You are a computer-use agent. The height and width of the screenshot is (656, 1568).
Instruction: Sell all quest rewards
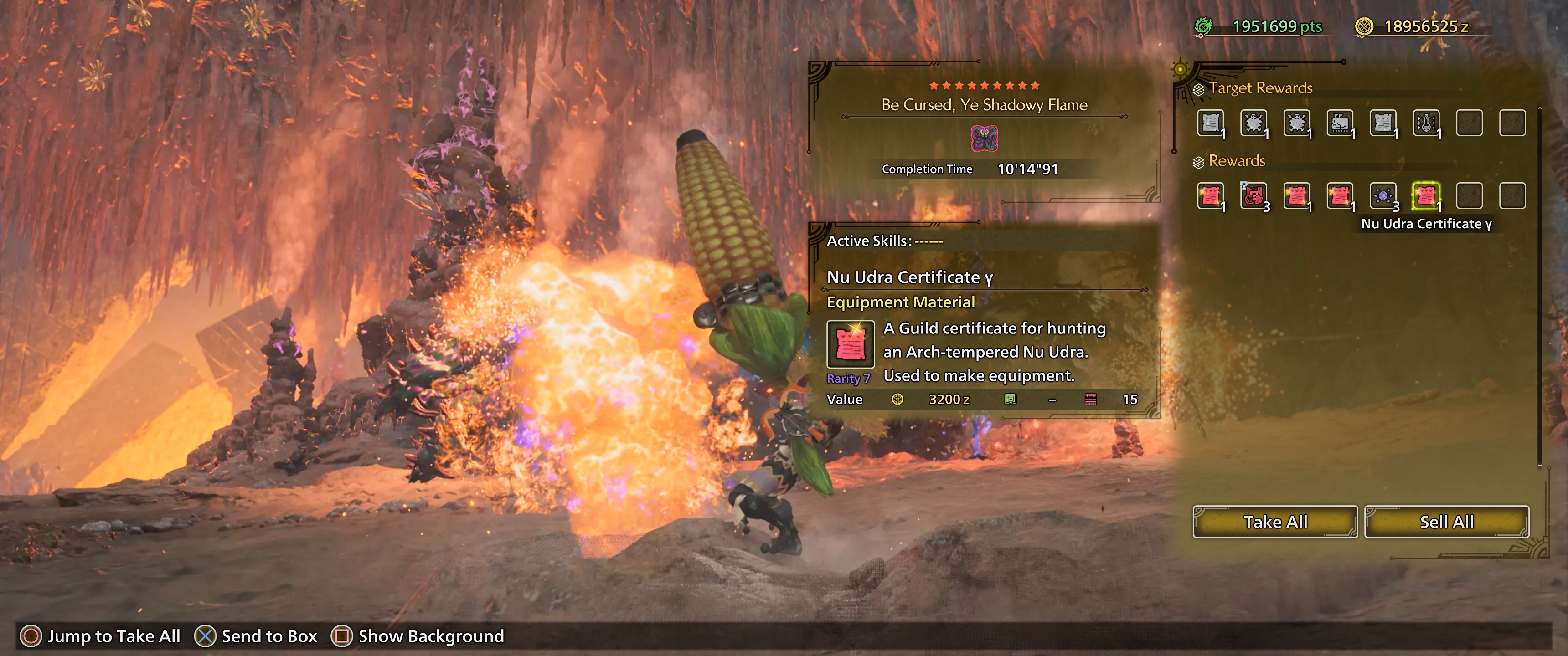click(x=1446, y=522)
